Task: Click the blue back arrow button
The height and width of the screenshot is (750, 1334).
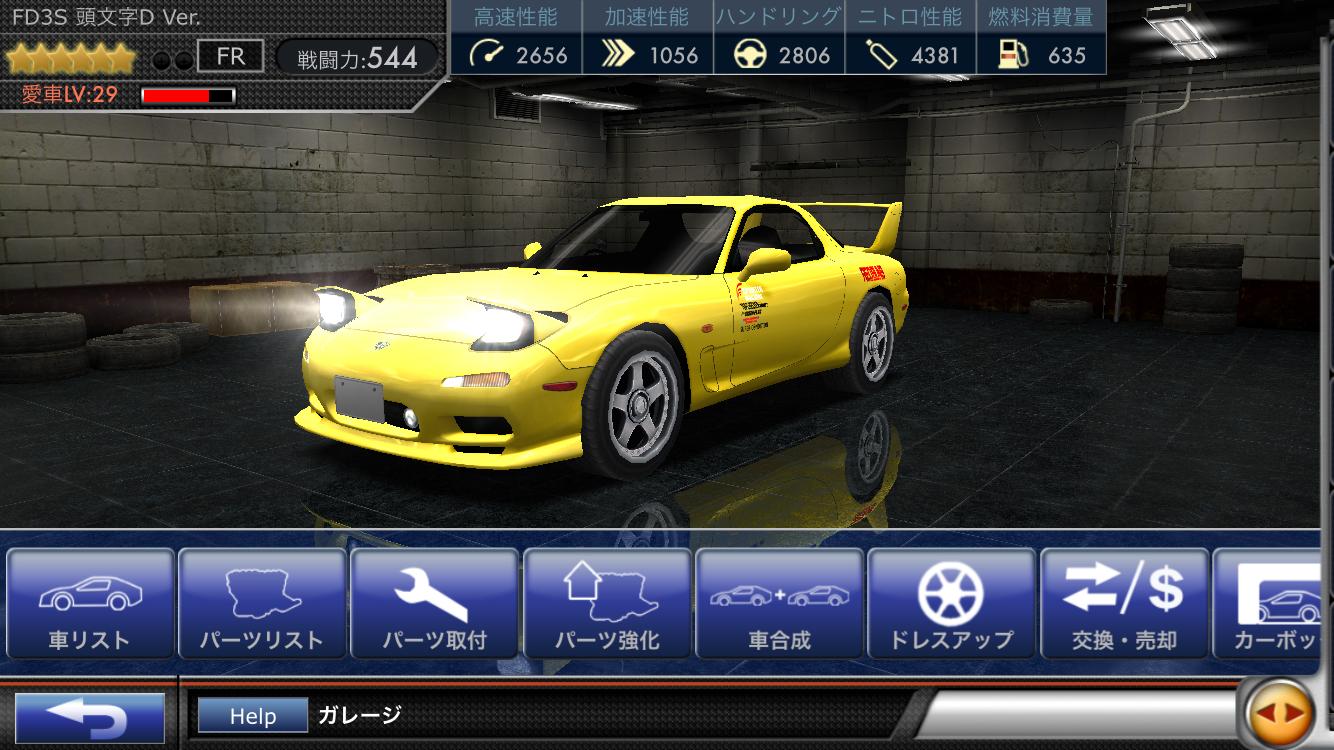Action: tap(90, 717)
